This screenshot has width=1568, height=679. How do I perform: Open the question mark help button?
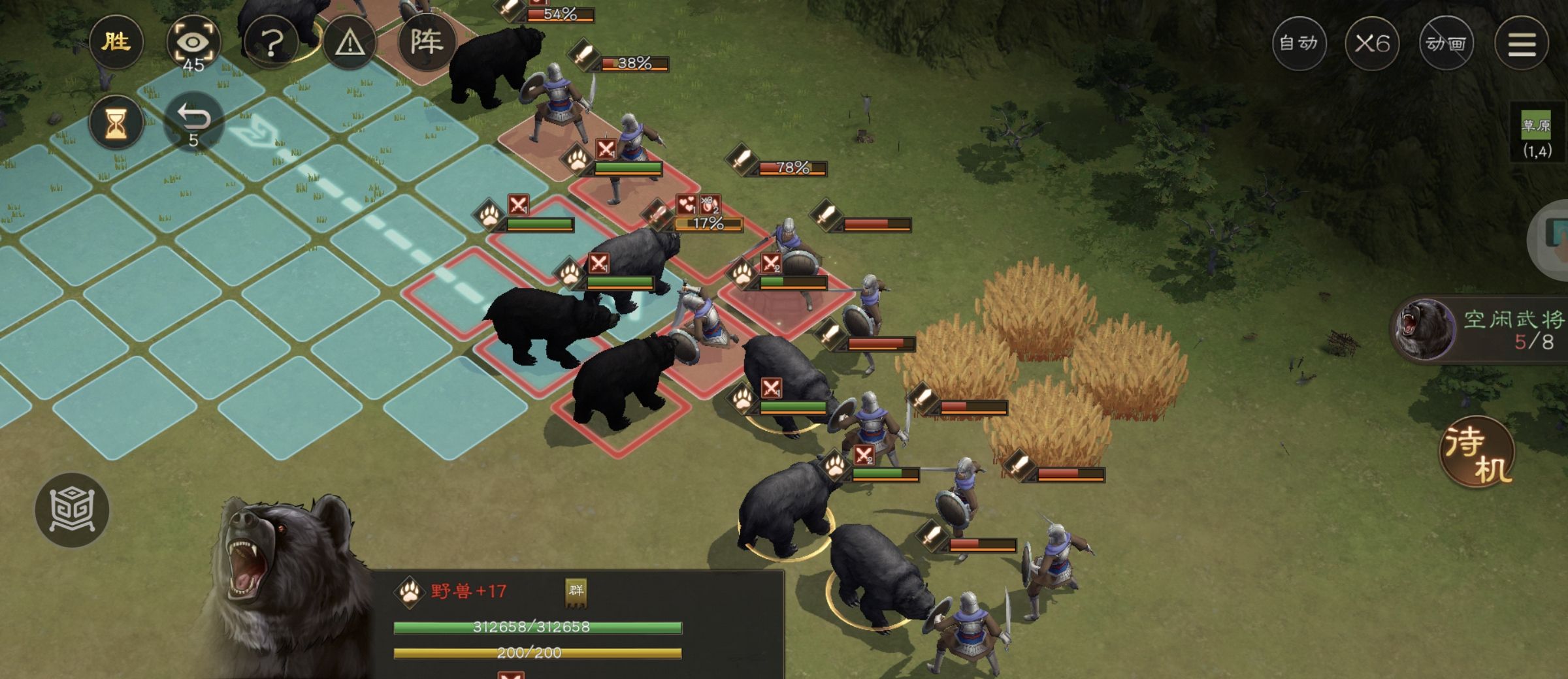tap(271, 43)
